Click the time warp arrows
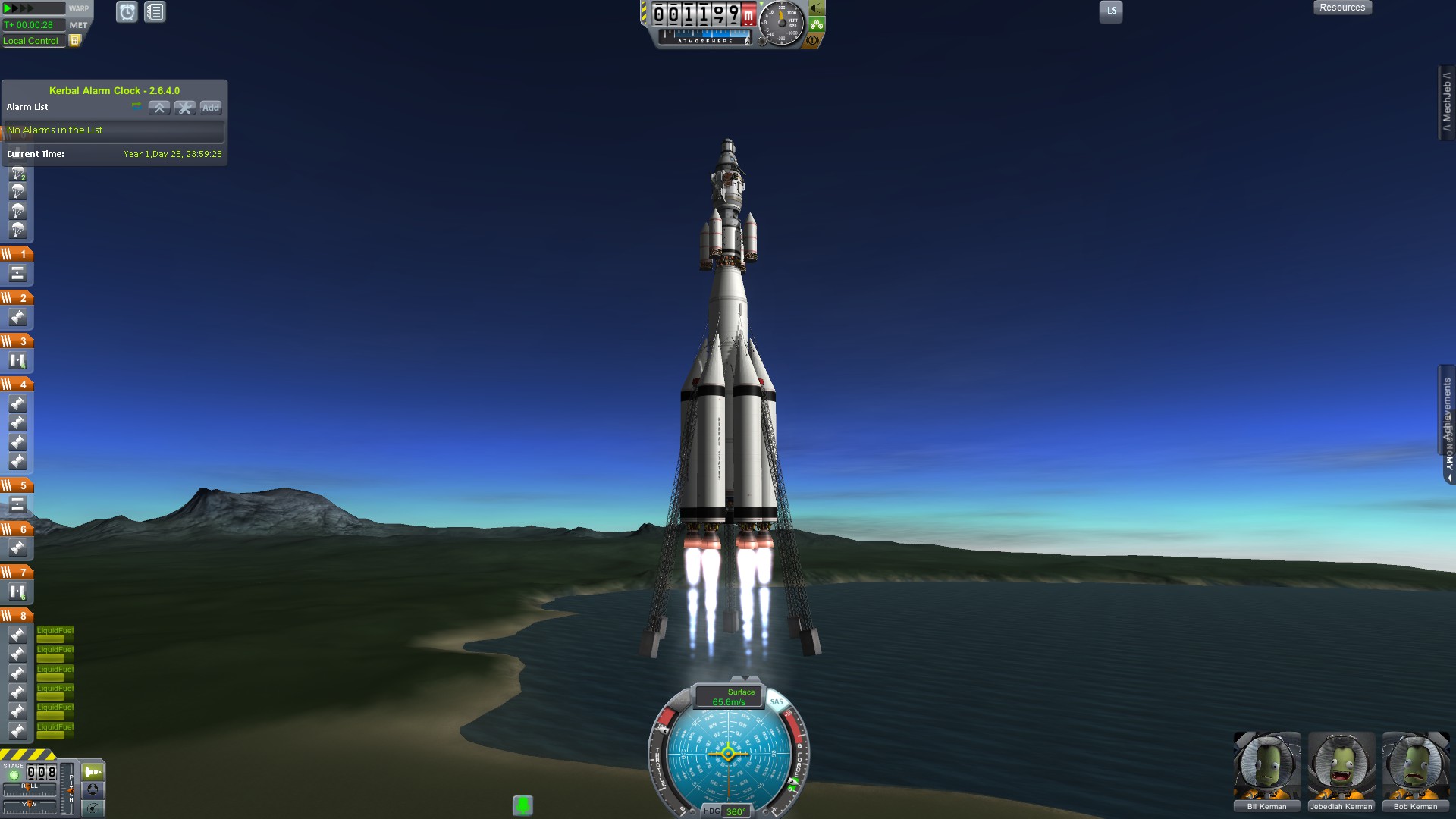 20,8
